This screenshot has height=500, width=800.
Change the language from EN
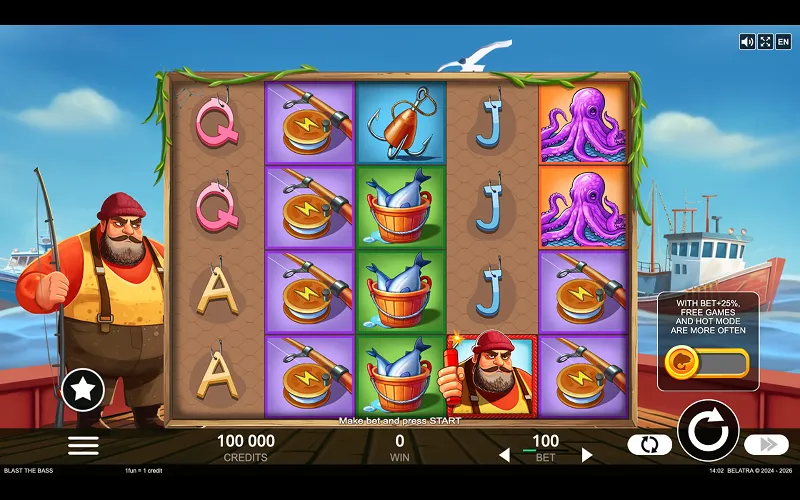click(x=783, y=41)
